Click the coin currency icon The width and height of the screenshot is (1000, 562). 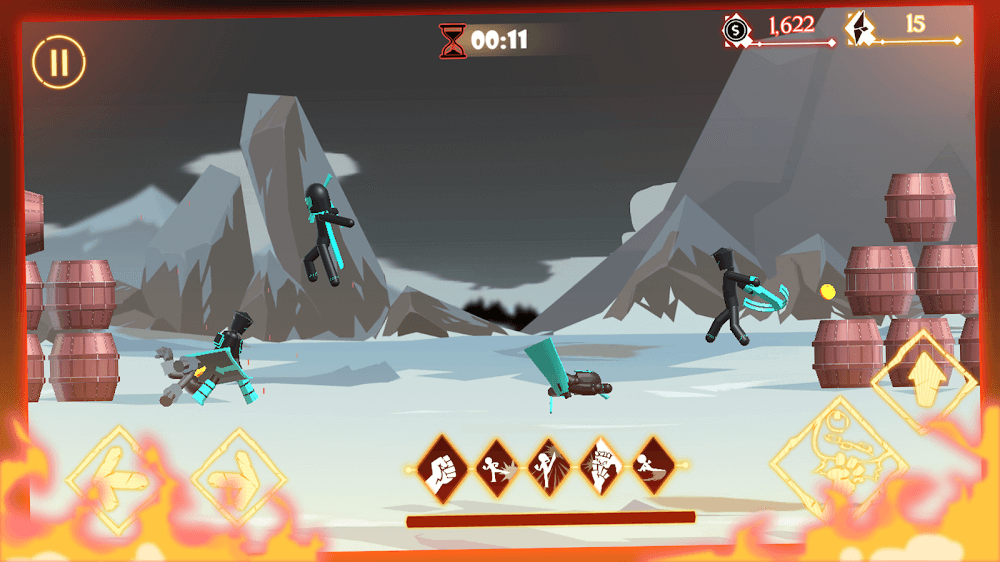737,30
